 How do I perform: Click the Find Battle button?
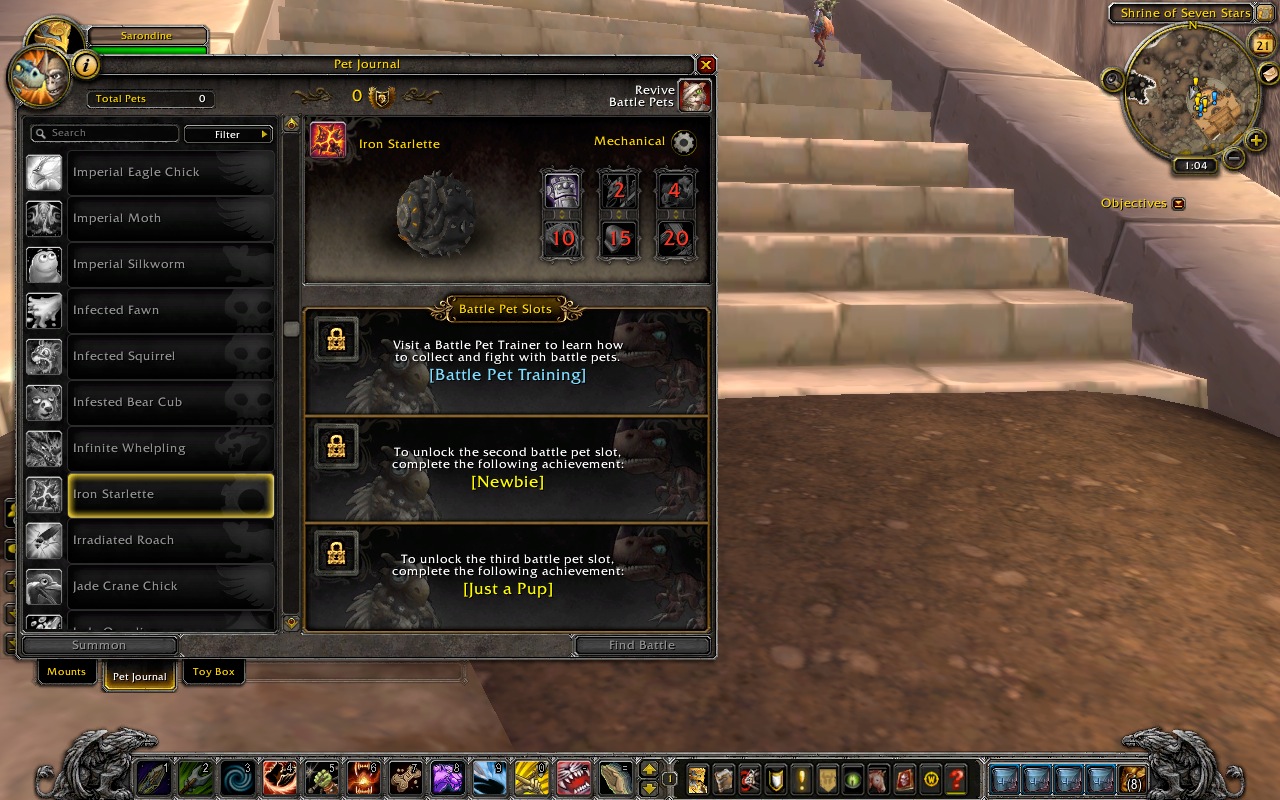[642, 645]
